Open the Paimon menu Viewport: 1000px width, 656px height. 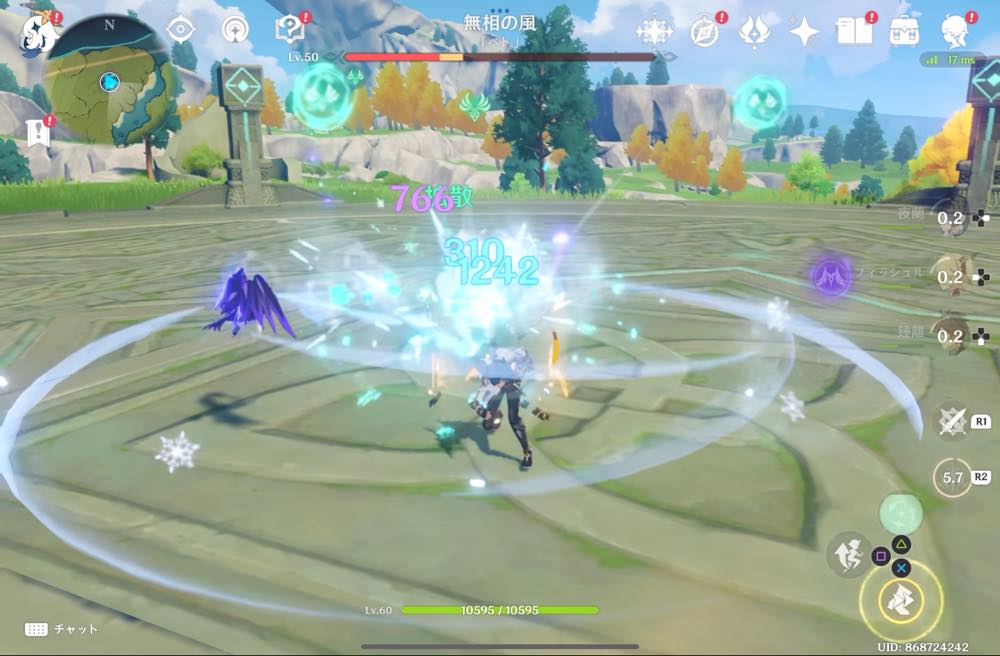click(x=38, y=33)
